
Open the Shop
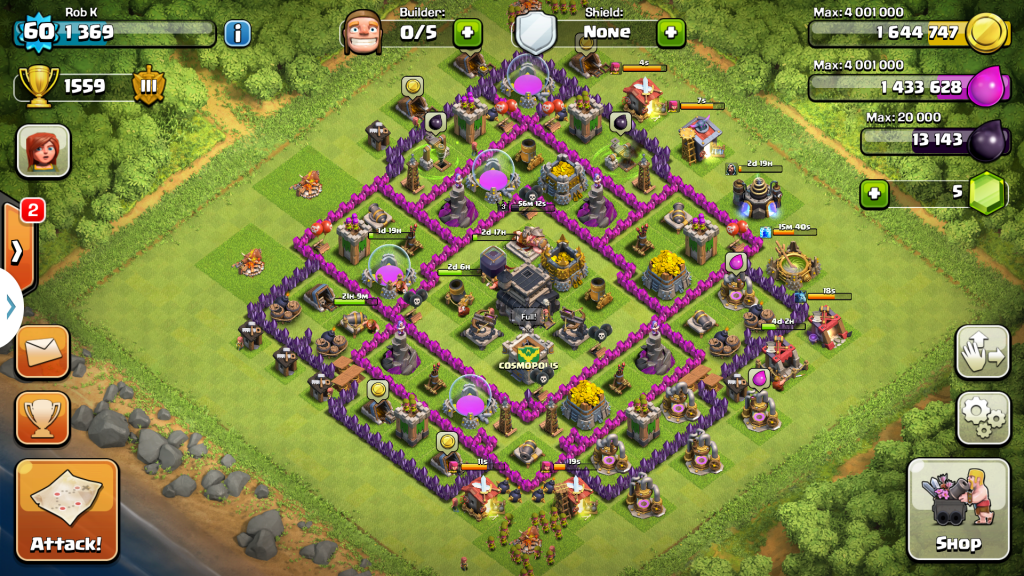pos(958,509)
